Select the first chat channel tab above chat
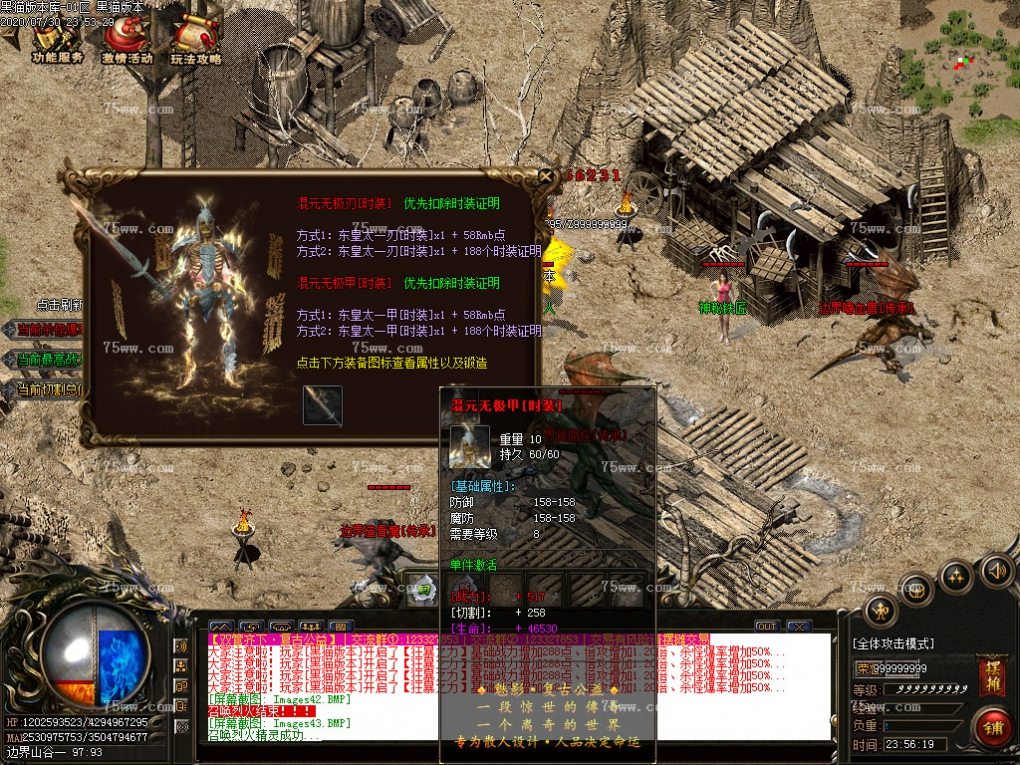 click(x=222, y=627)
